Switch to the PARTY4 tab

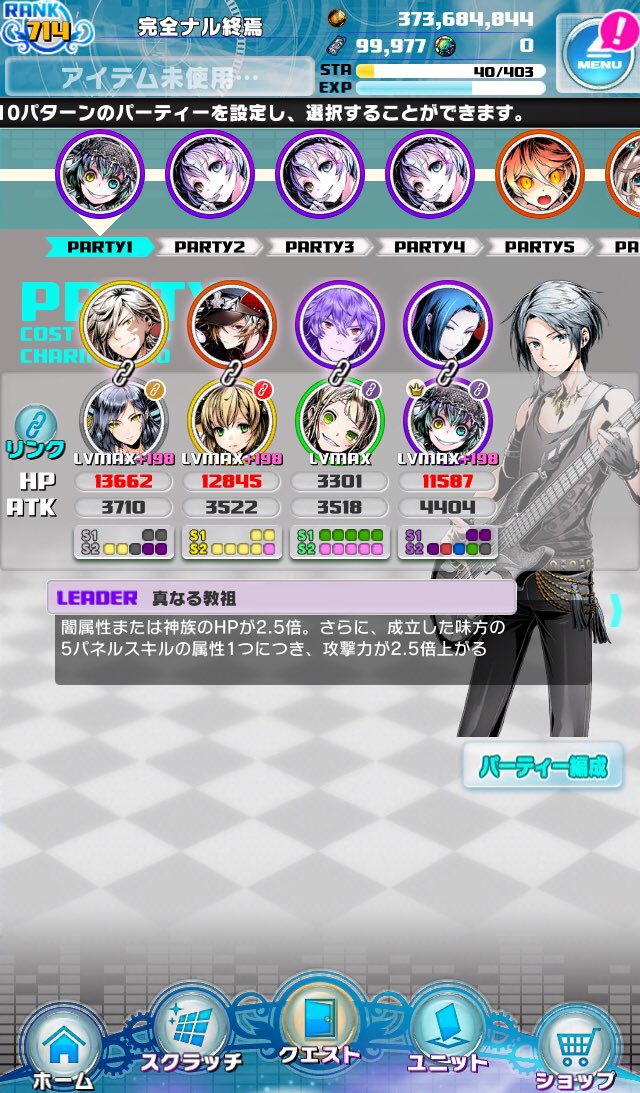click(x=429, y=247)
